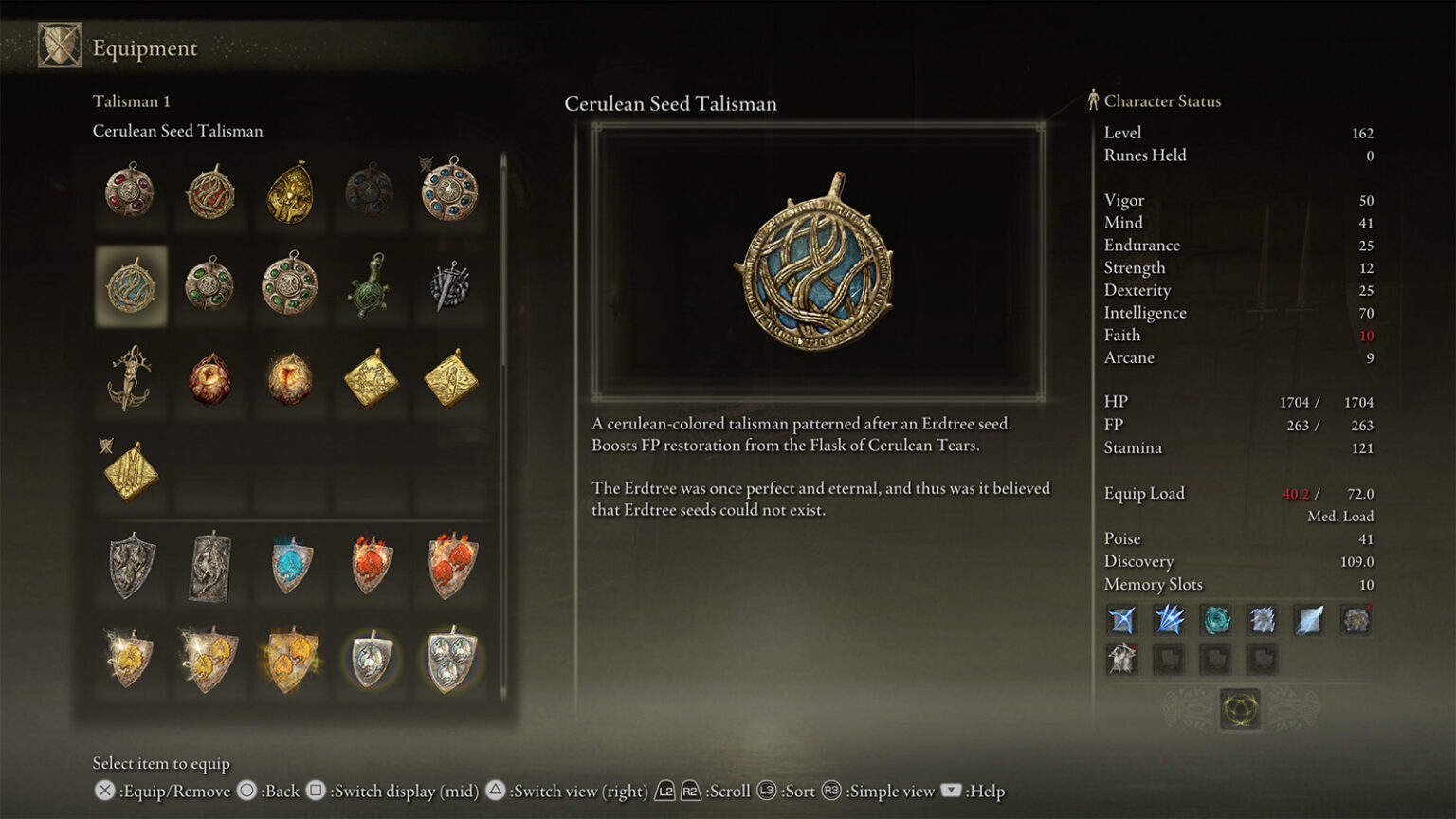Toggle Simple view with the R3 option
This screenshot has width=1456, height=819.
(829, 791)
